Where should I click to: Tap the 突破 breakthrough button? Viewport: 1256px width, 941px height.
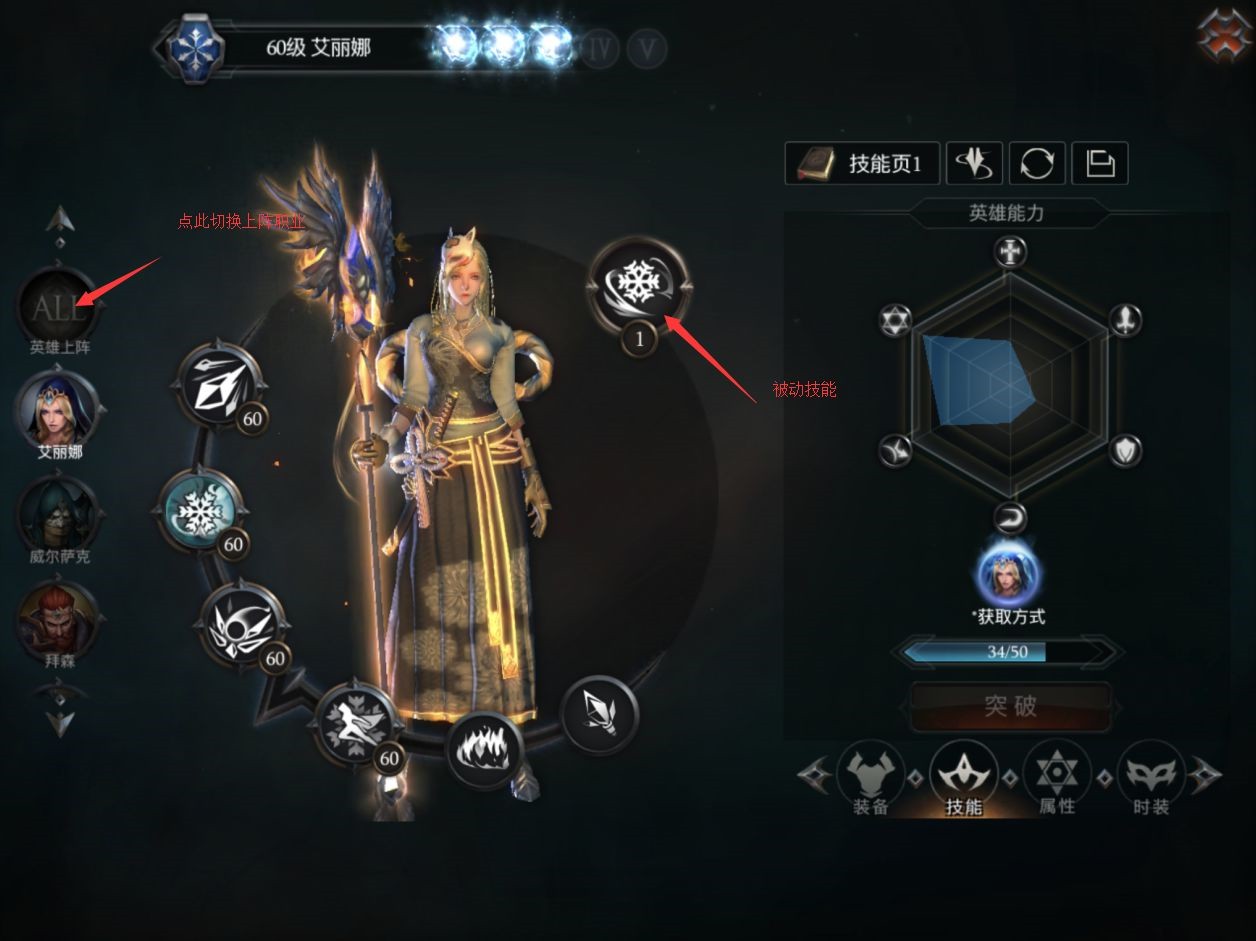click(1010, 706)
